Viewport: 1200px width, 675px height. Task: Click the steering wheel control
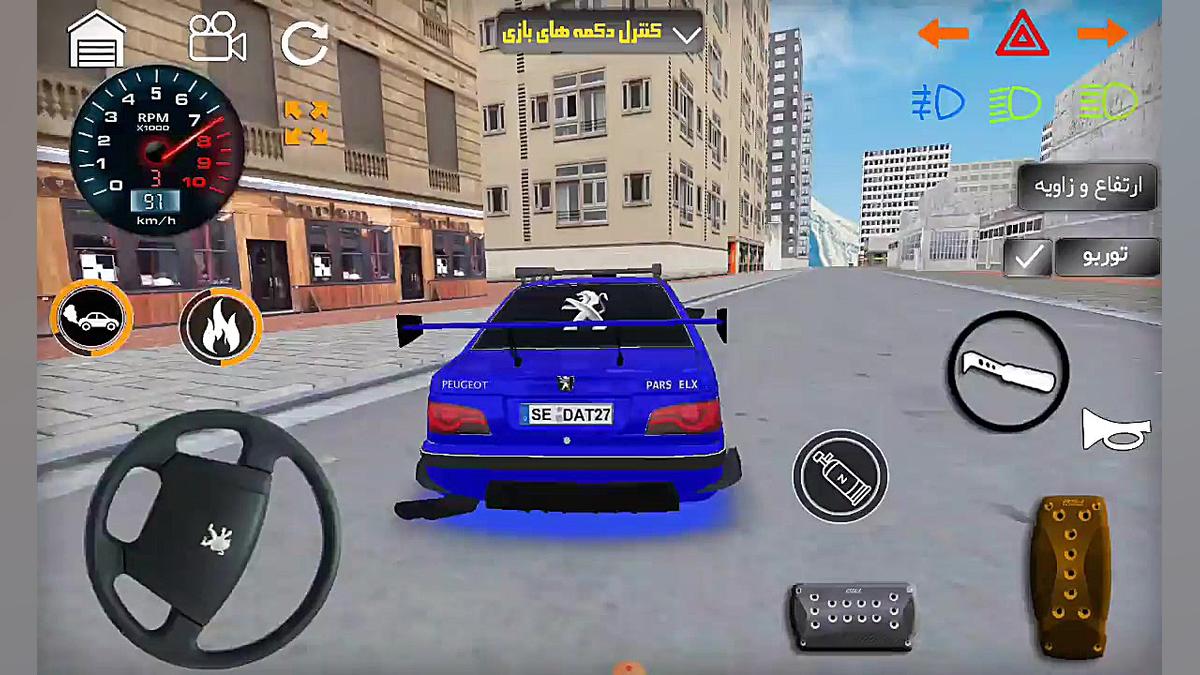point(212,525)
